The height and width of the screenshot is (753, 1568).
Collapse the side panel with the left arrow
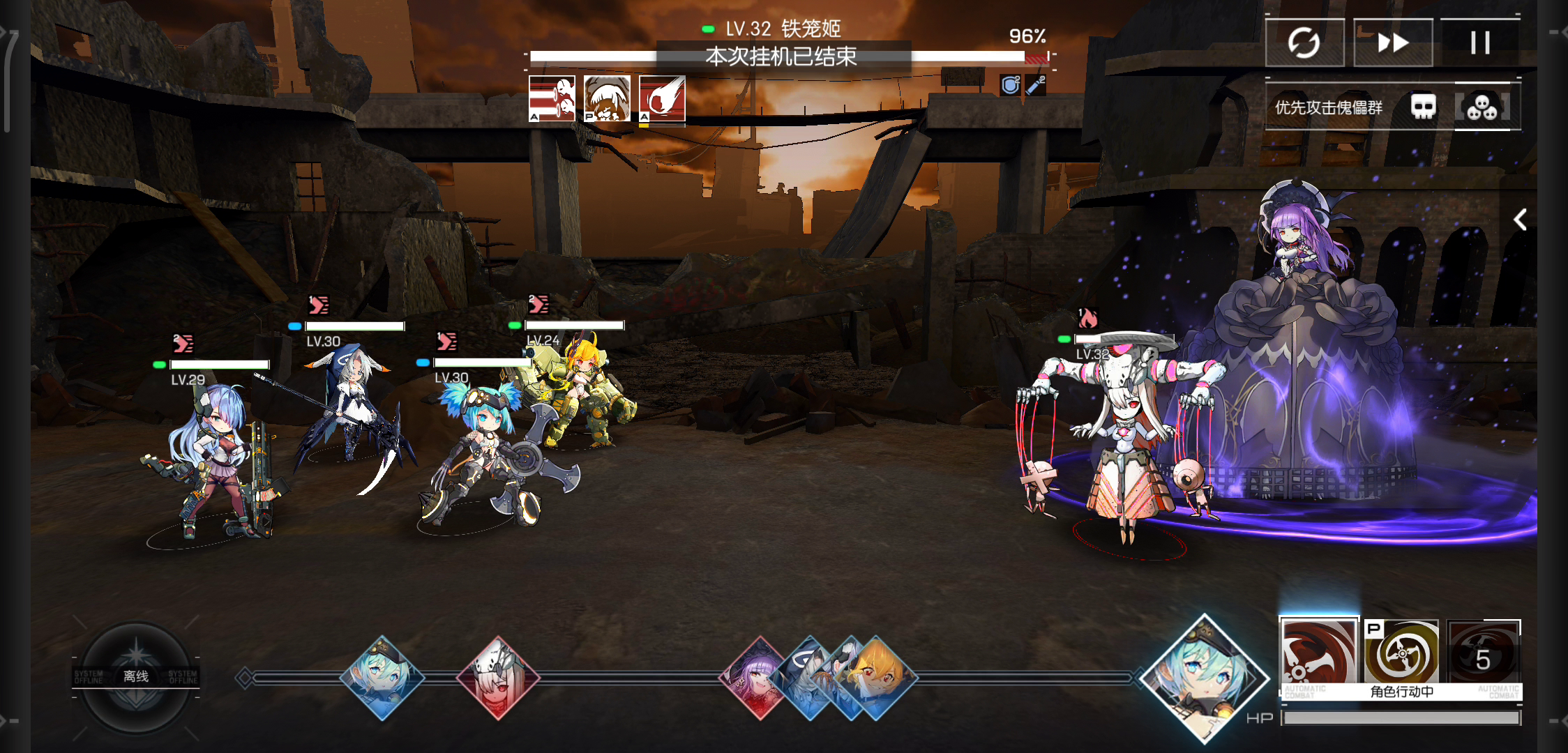coord(1520,220)
